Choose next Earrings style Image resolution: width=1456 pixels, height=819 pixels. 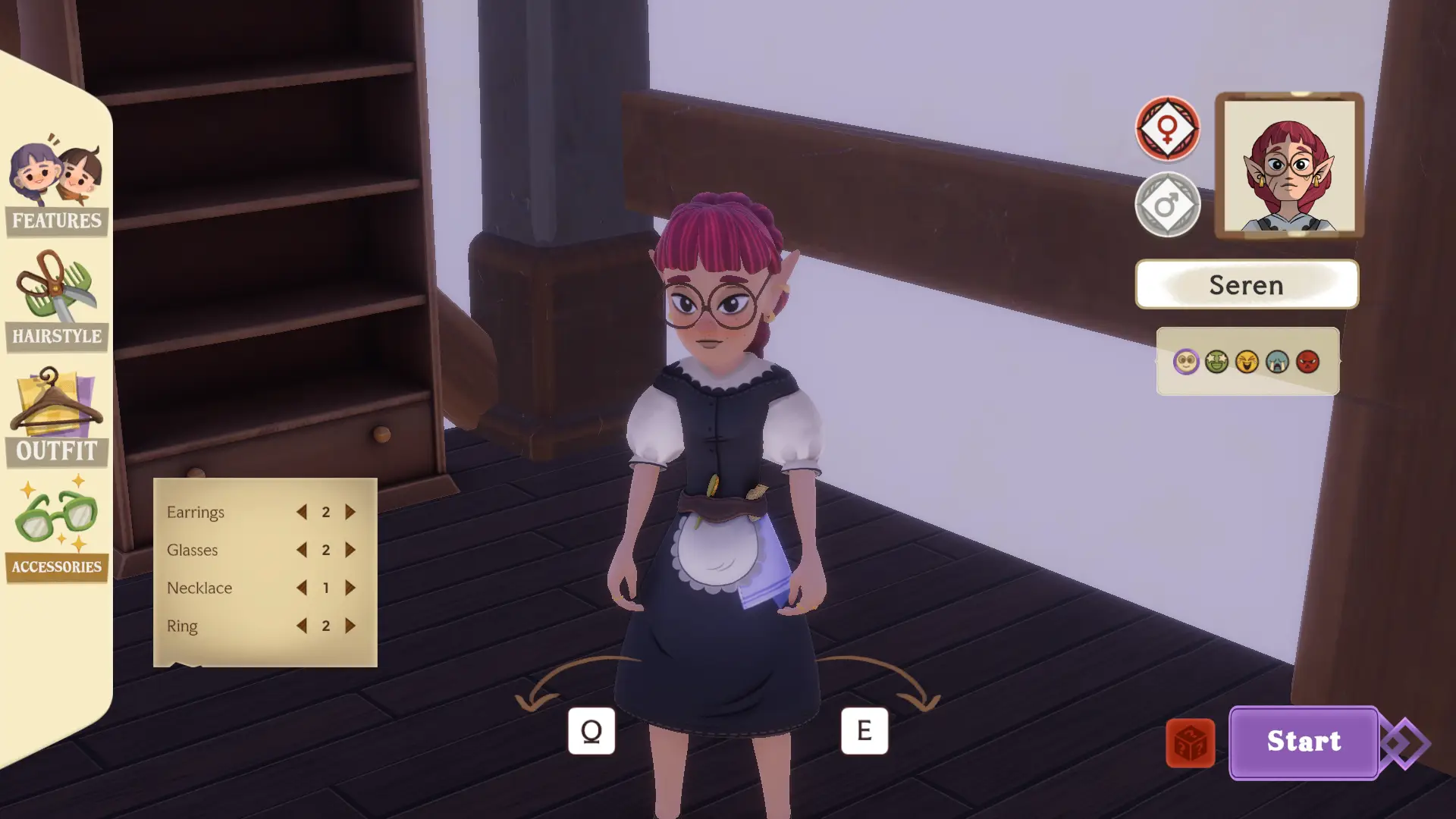coord(350,512)
